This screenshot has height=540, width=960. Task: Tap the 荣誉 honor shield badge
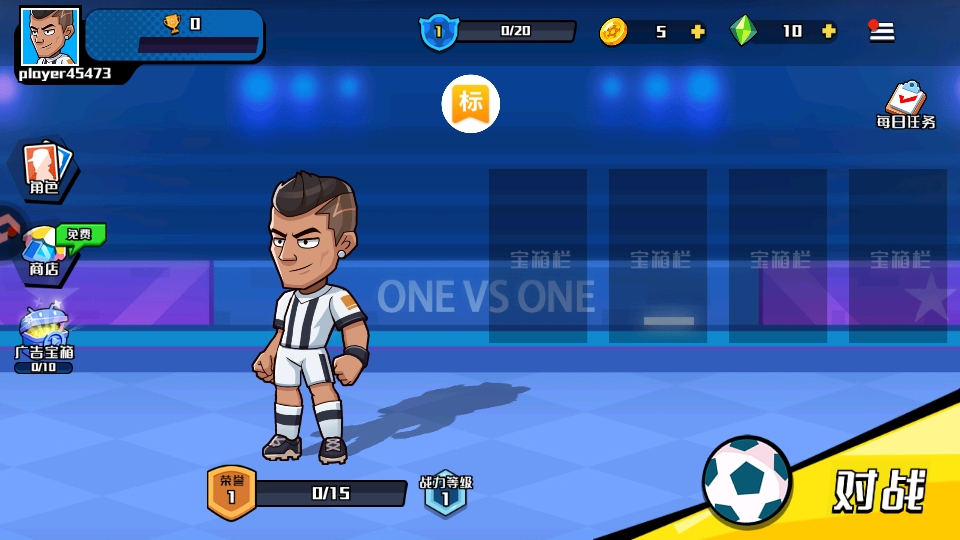tap(231, 491)
